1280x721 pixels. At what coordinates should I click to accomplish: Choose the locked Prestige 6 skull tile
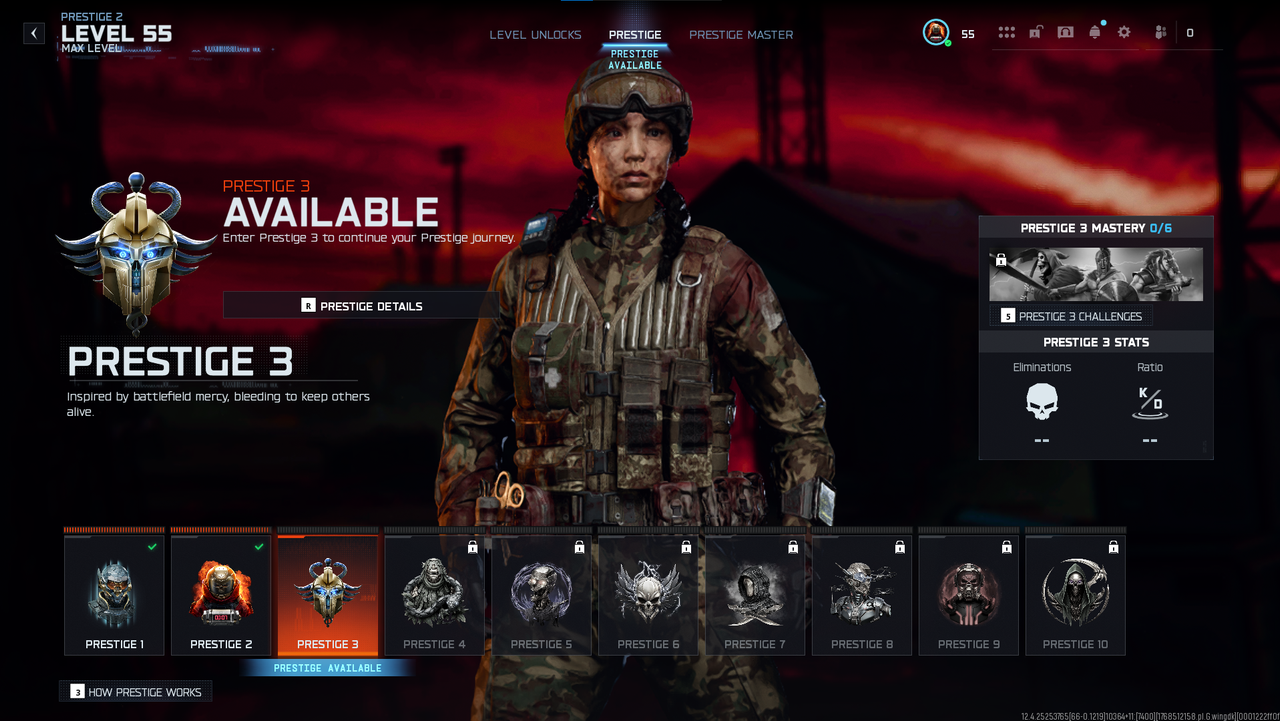pos(649,595)
